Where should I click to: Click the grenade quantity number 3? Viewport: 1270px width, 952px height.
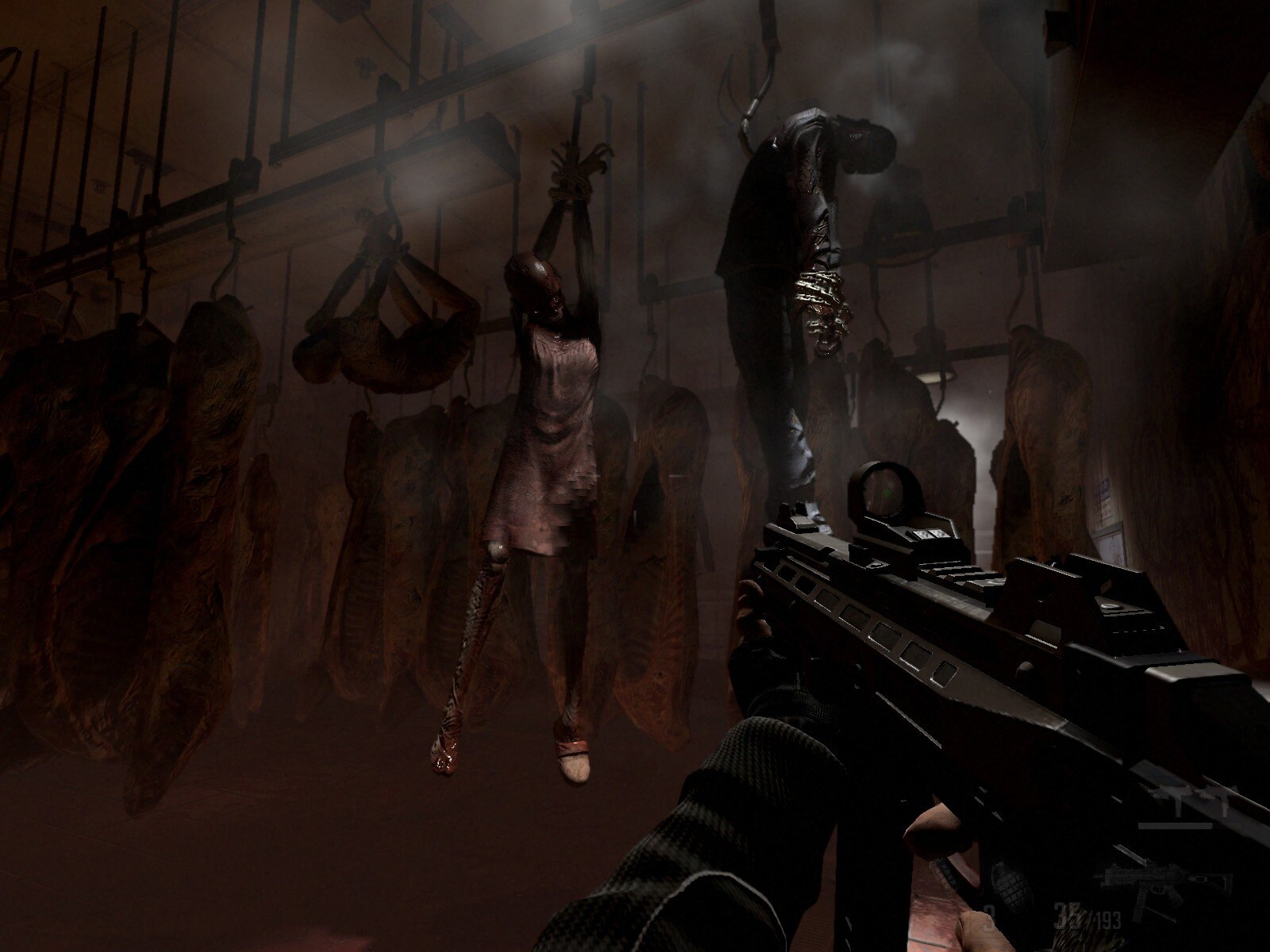tap(987, 916)
